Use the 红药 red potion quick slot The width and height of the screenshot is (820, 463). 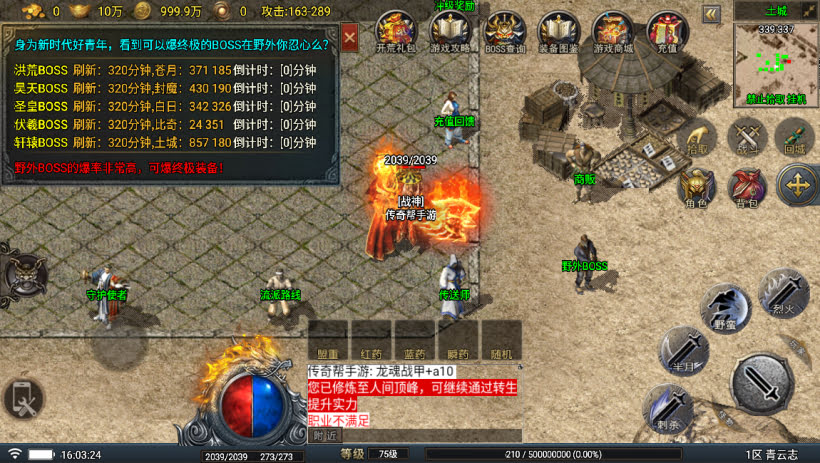click(x=371, y=340)
